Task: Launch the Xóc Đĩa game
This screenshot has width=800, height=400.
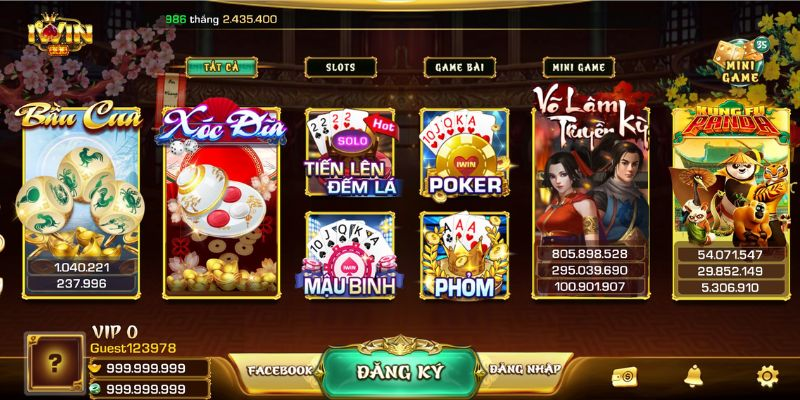Action: pos(222,200)
